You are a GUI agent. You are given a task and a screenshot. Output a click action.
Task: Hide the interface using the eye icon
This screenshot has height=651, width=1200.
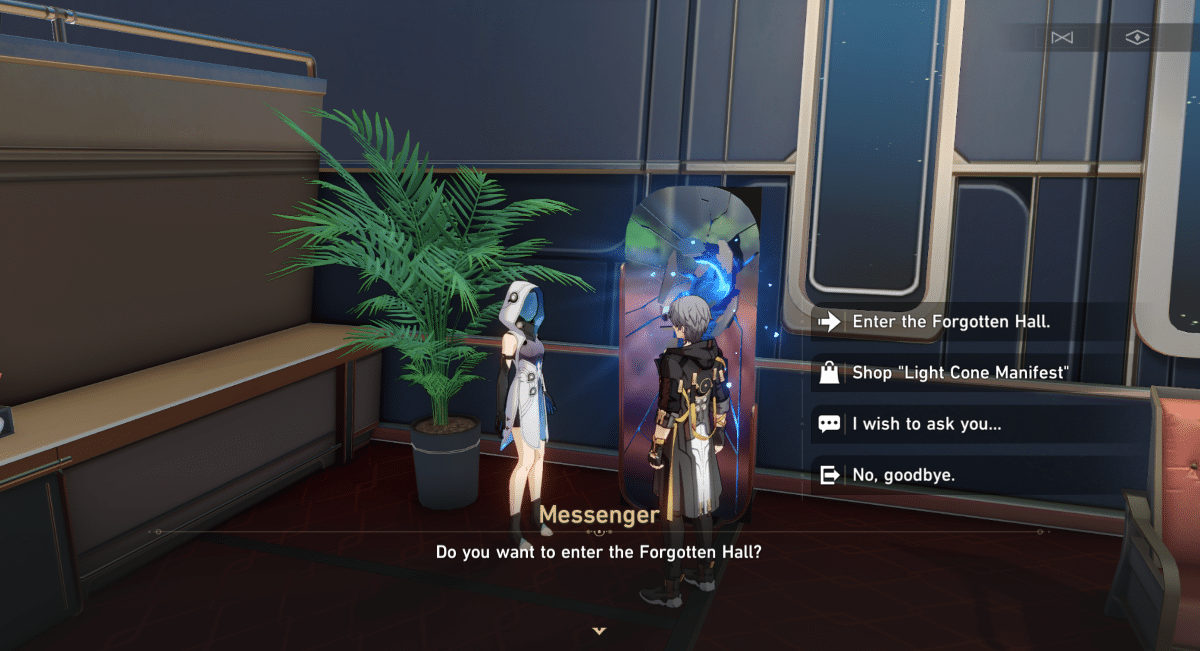point(1137,38)
